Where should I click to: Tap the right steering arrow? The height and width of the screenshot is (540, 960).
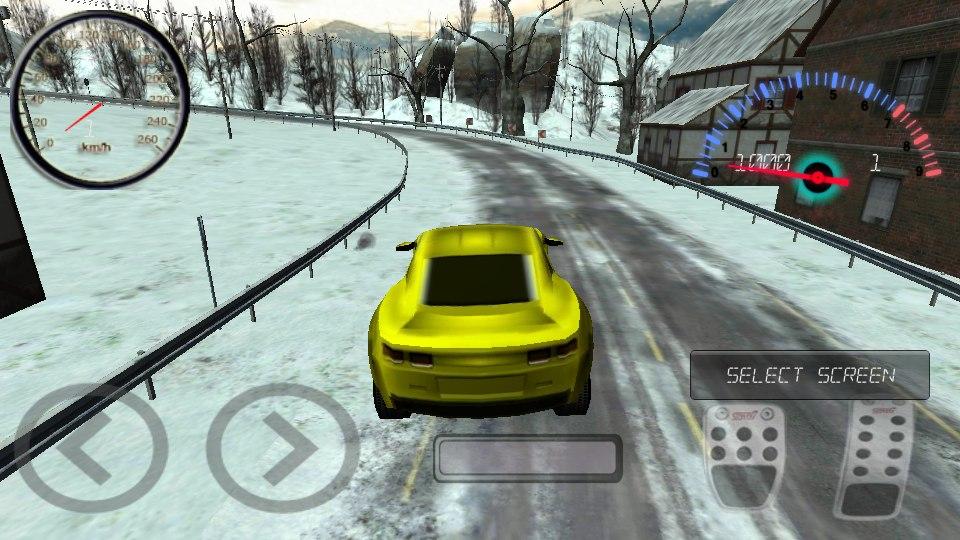click(x=282, y=447)
